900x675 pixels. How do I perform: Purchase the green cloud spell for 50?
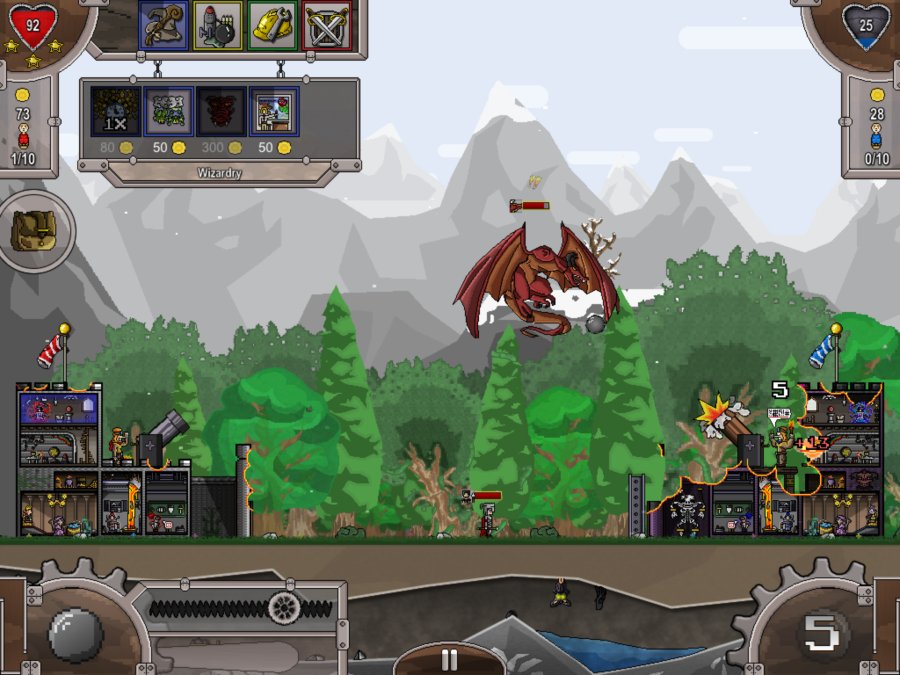pos(167,111)
